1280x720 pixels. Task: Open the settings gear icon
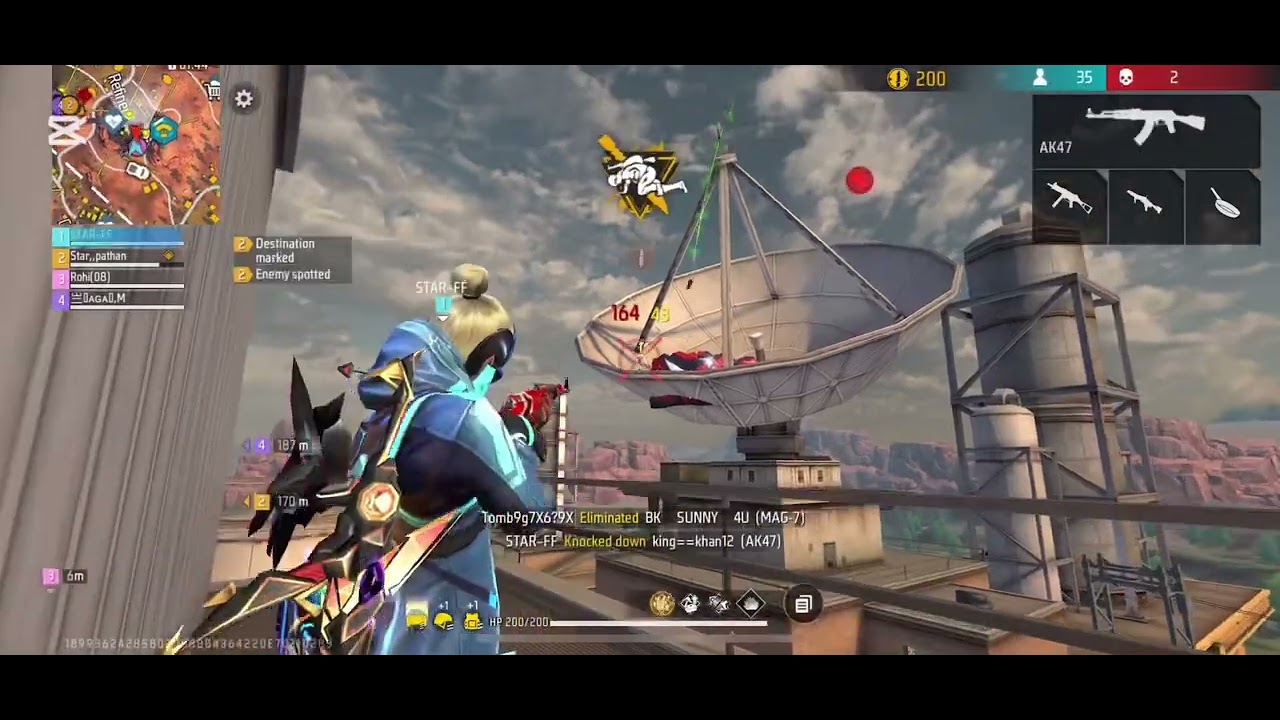pyautogui.click(x=244, y=98)
